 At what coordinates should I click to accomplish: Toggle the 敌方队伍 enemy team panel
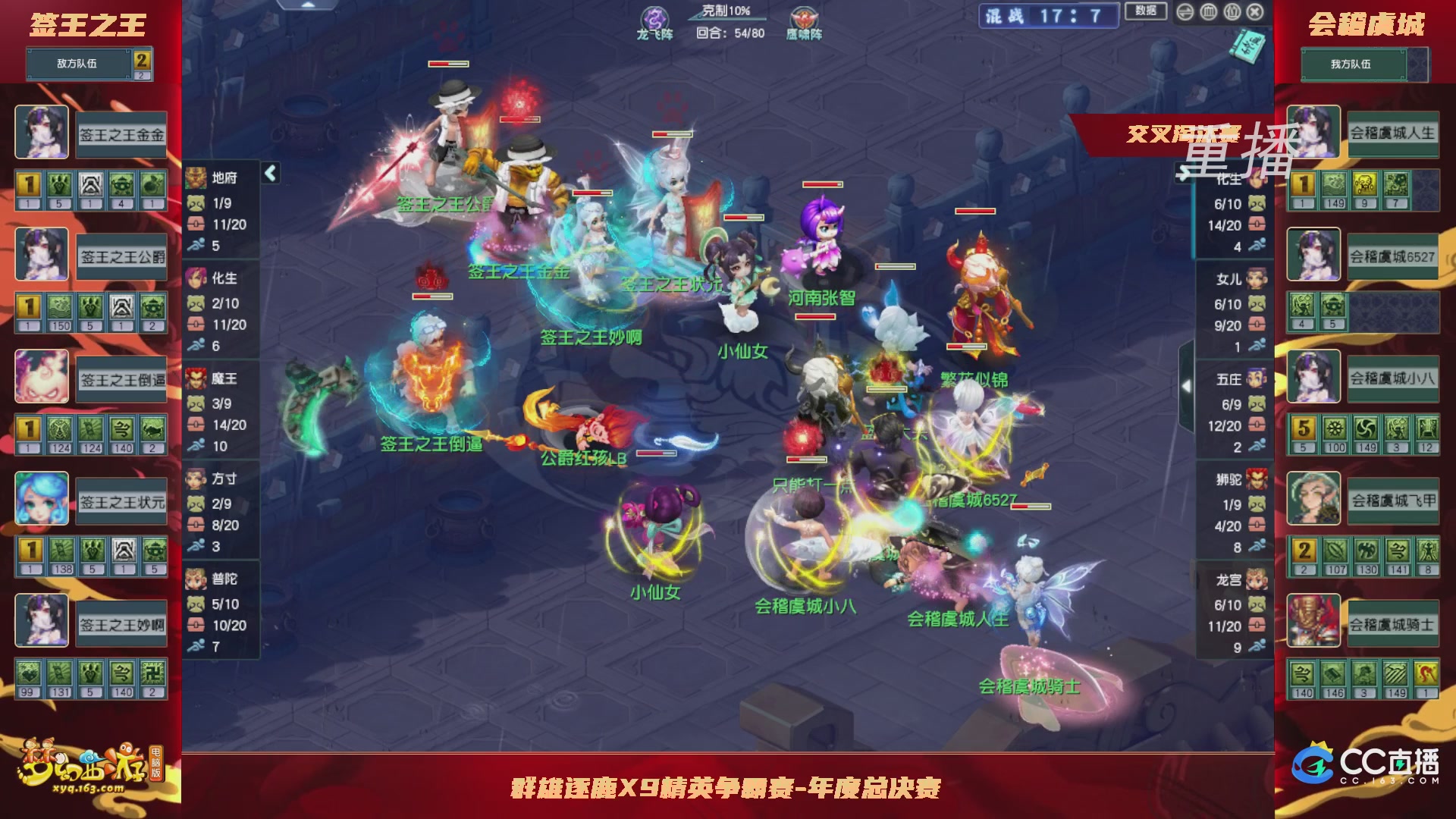click(x=79, y=64)
